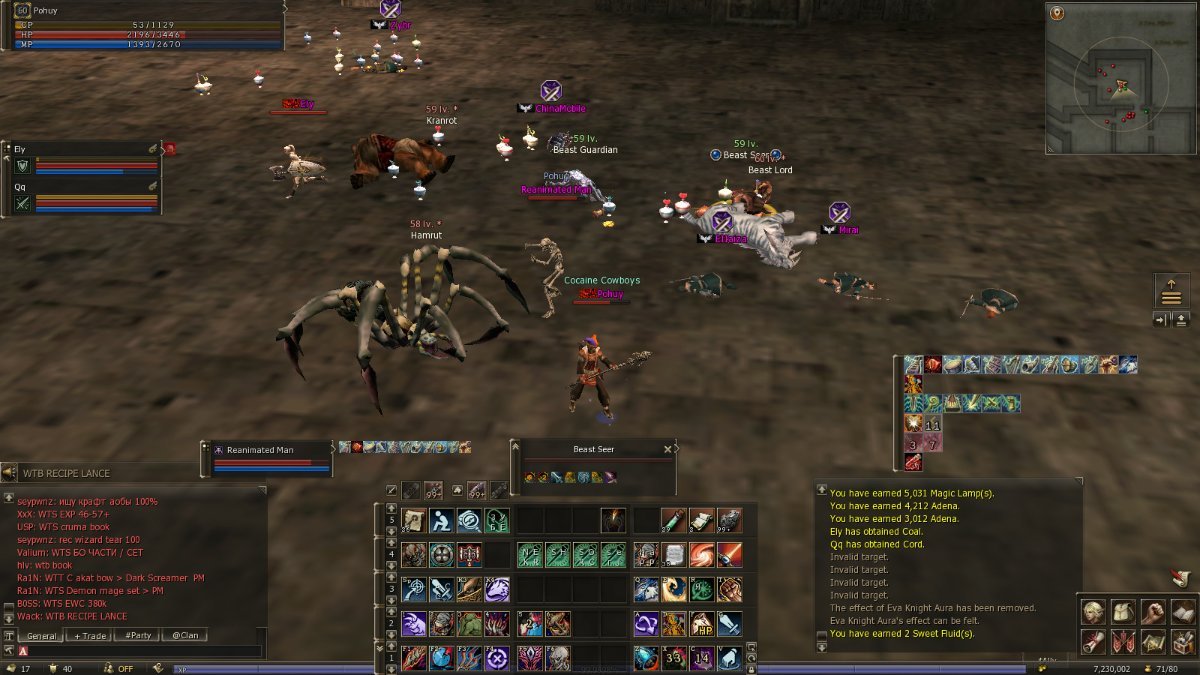Select the #Party chat tab
This screenshot has height=675, width=1200.
pos(138,636)
